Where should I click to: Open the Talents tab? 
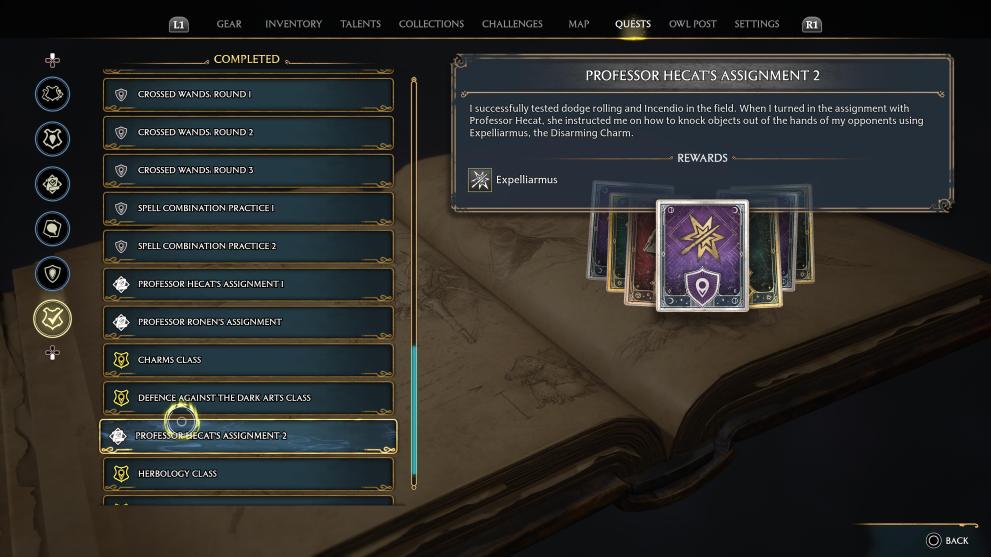(x=360, y=24)
